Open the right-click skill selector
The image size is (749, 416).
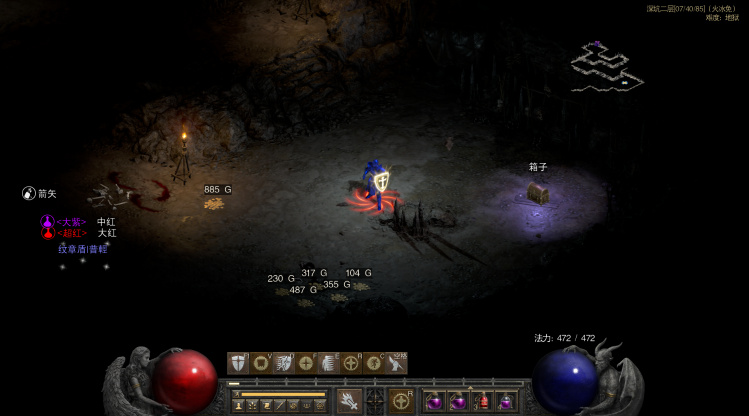click(x=401, y=400)
